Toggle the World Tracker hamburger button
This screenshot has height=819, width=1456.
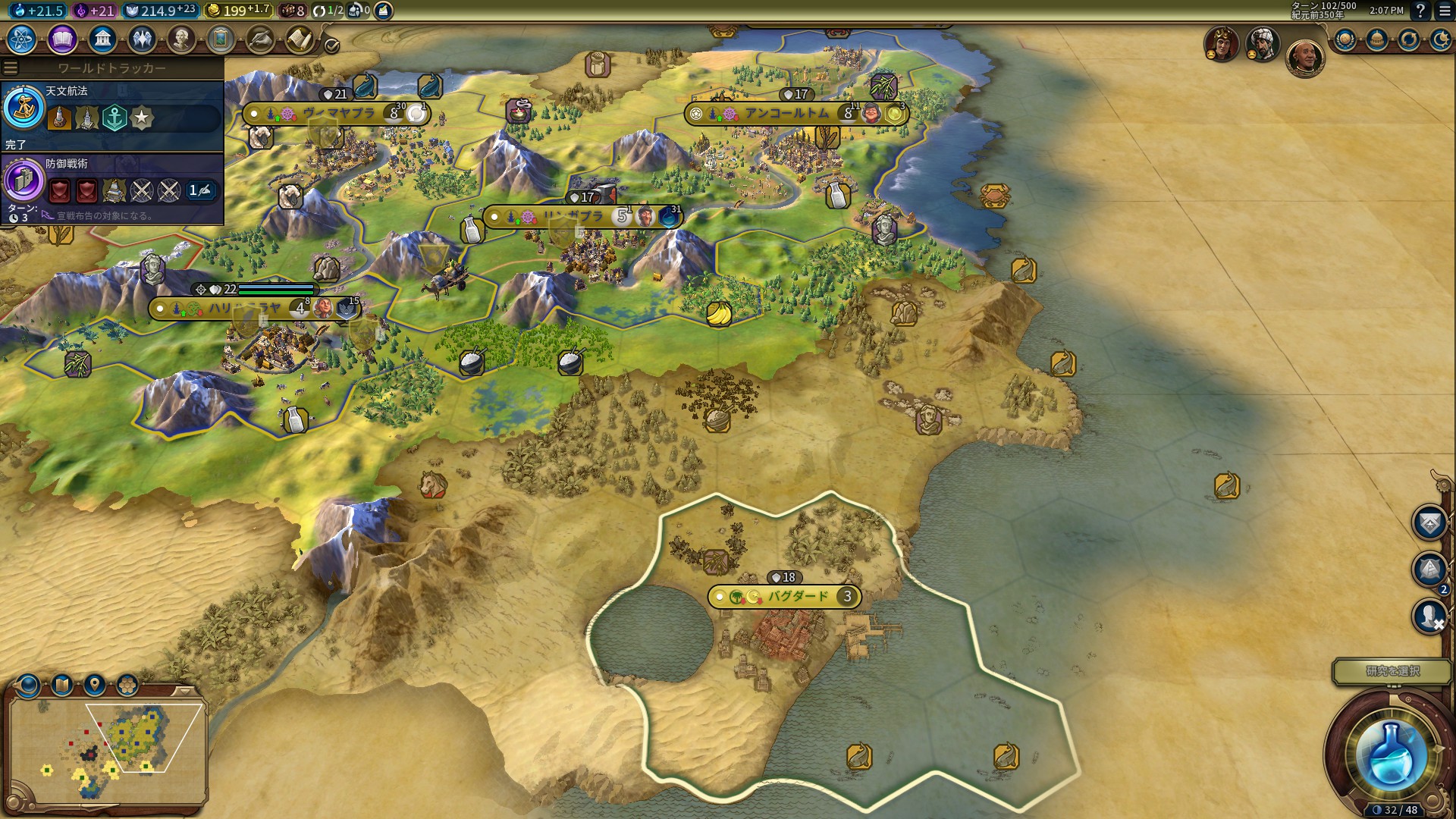11,68
